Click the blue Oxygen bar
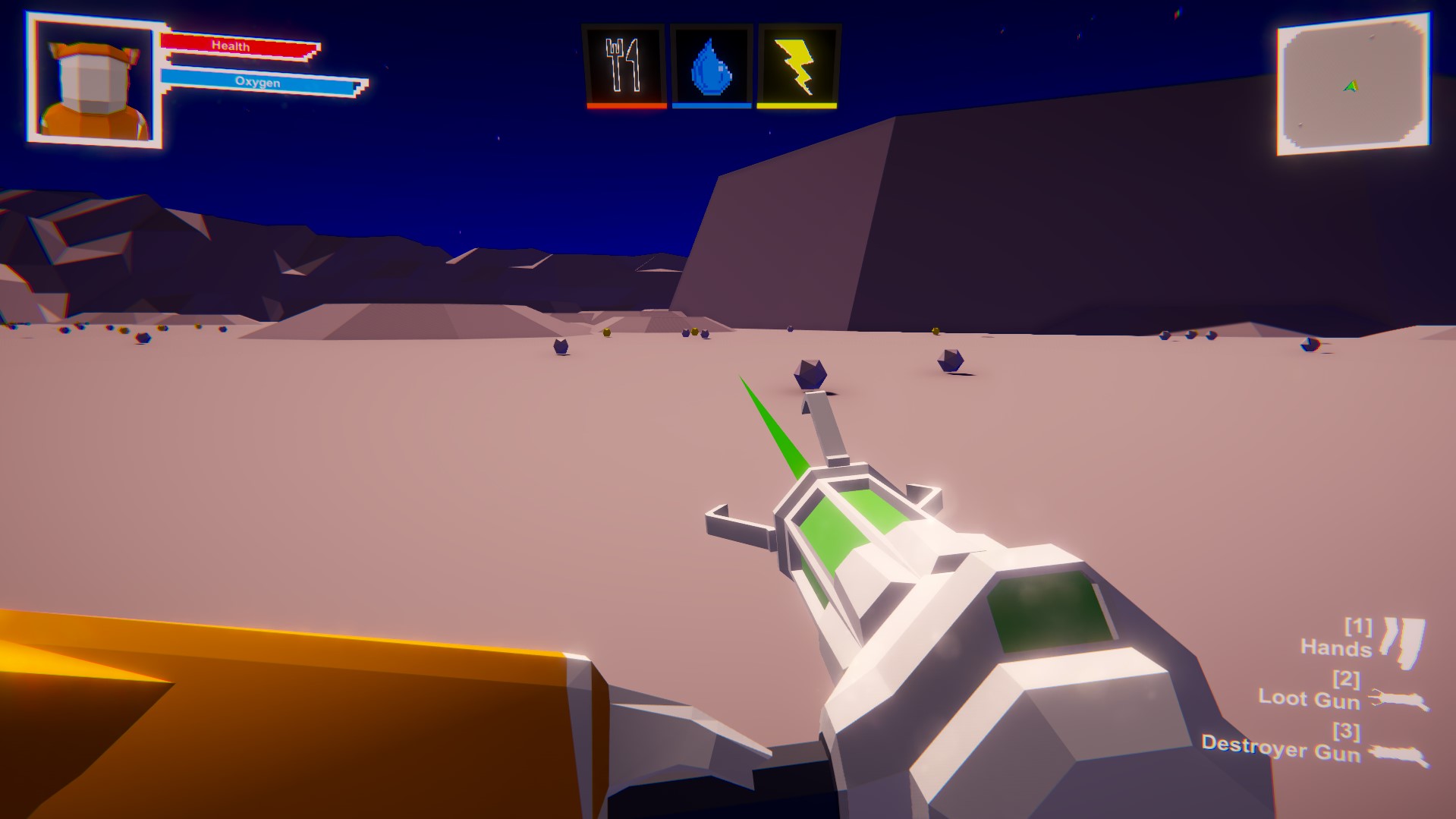 [258, 83]
